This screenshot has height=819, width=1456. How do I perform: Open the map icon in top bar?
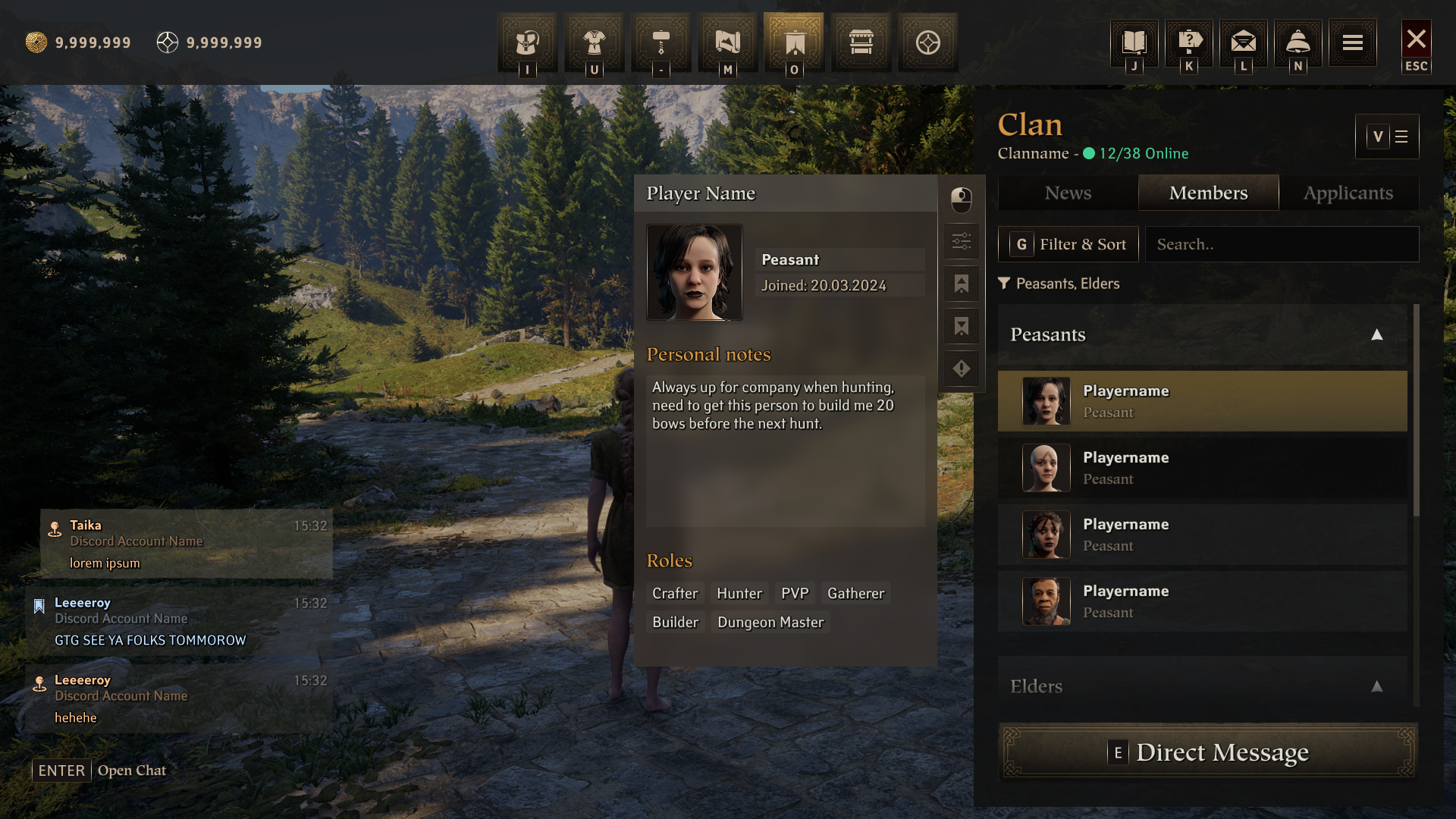[727, 43]
